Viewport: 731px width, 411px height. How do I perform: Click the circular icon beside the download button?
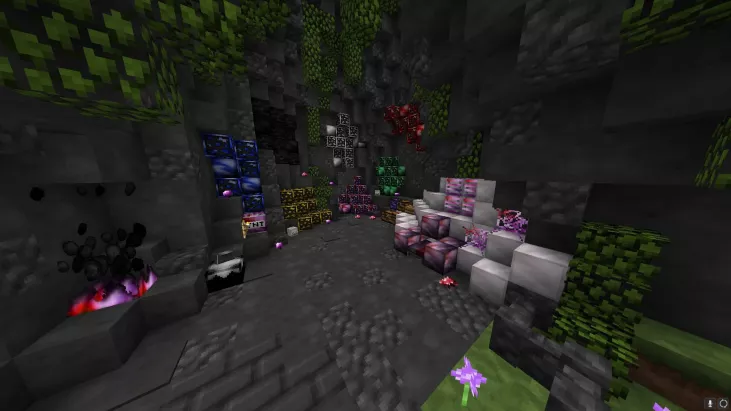coord(722,403)
